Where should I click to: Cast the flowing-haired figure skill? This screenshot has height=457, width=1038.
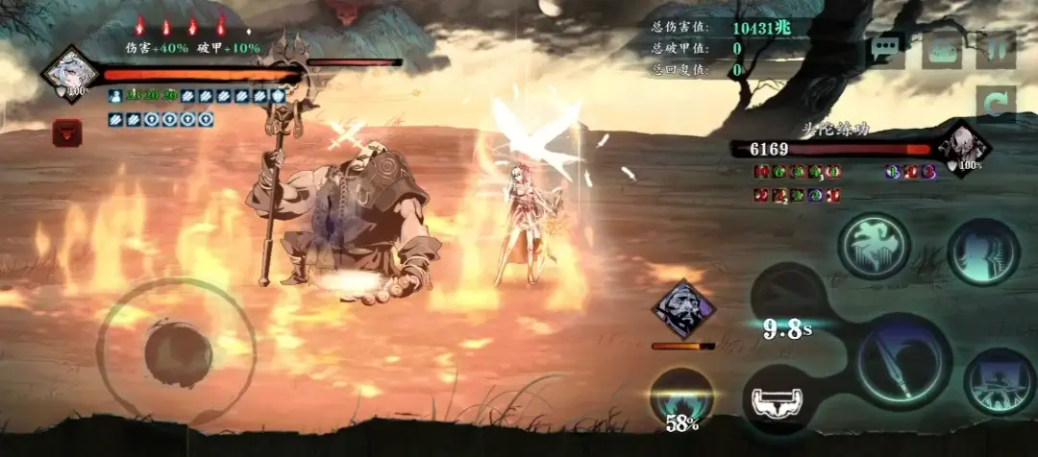tap(873, 245)
